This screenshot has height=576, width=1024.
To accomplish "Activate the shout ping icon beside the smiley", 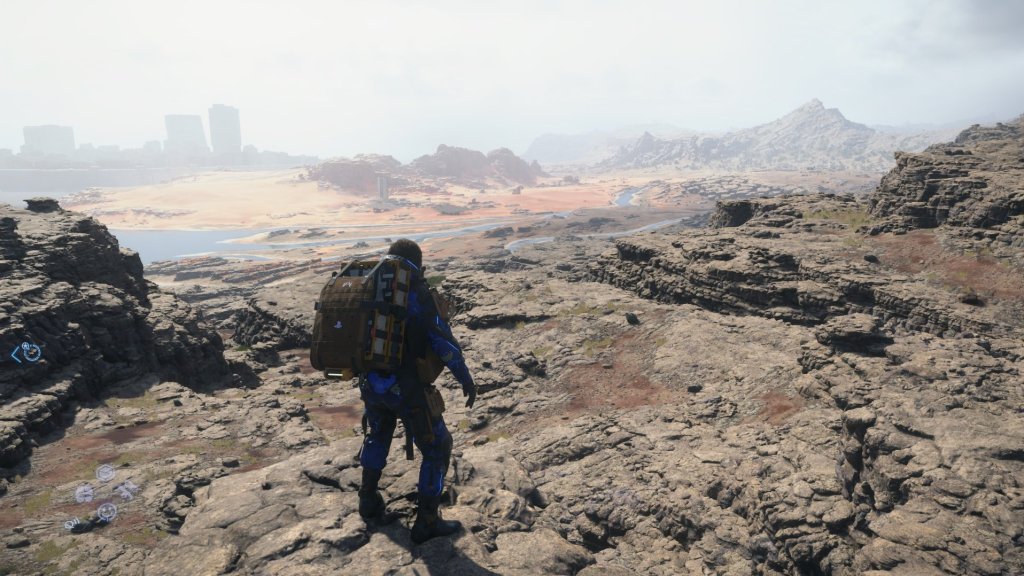I will coord(73,523).
